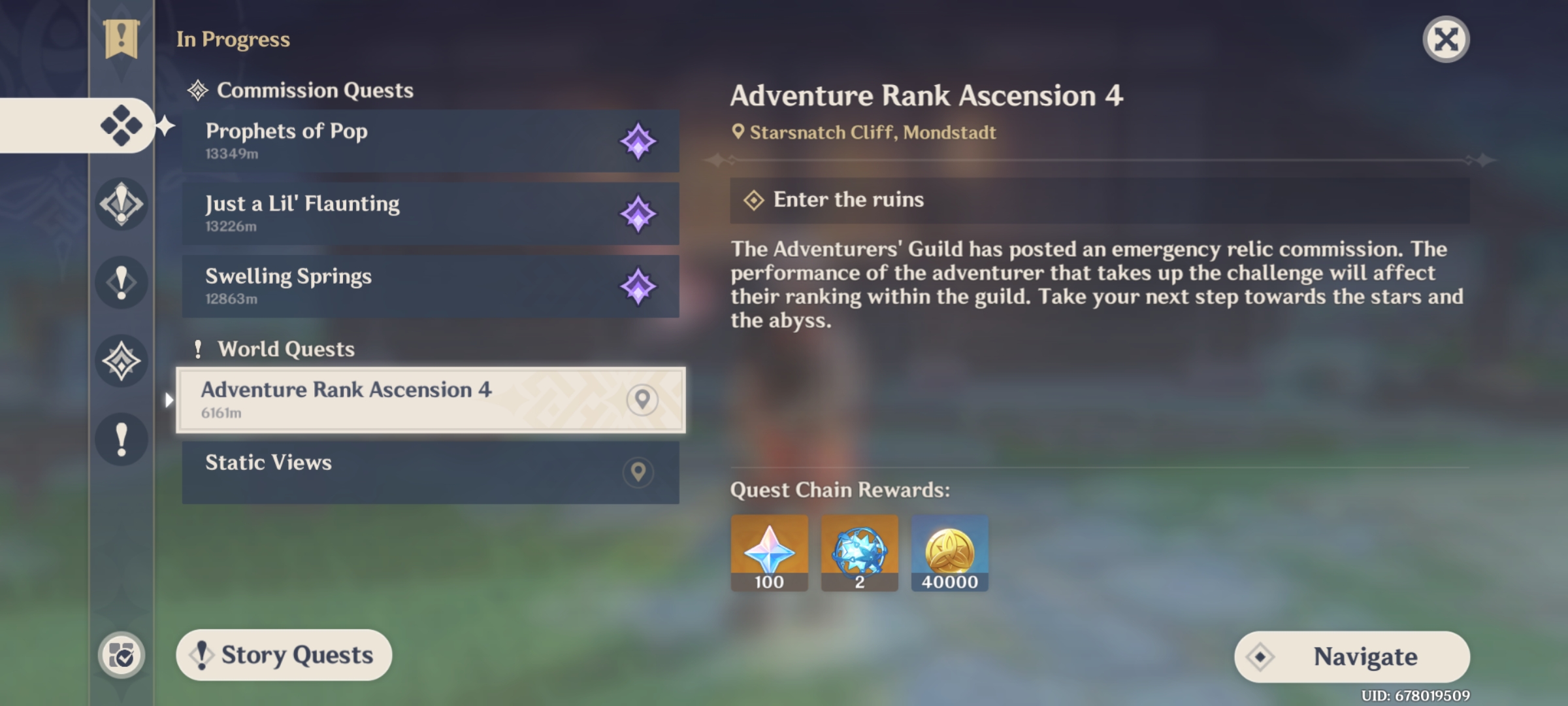
Task: Select the Story Quests diamond icon in sidebar
Action: (x=121, y=203)
